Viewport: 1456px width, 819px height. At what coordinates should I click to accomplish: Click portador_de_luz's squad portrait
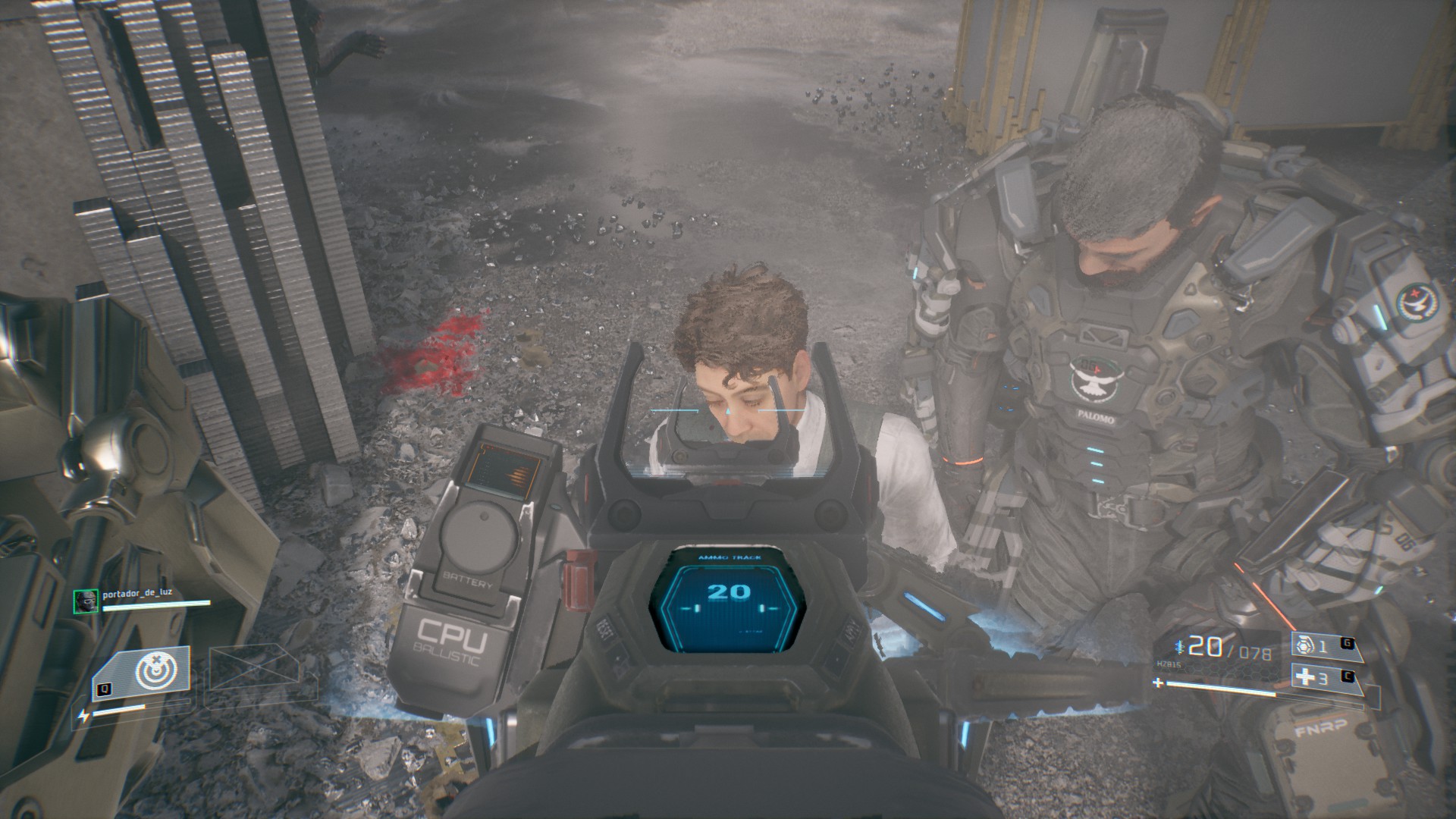[x=84, y=601]
